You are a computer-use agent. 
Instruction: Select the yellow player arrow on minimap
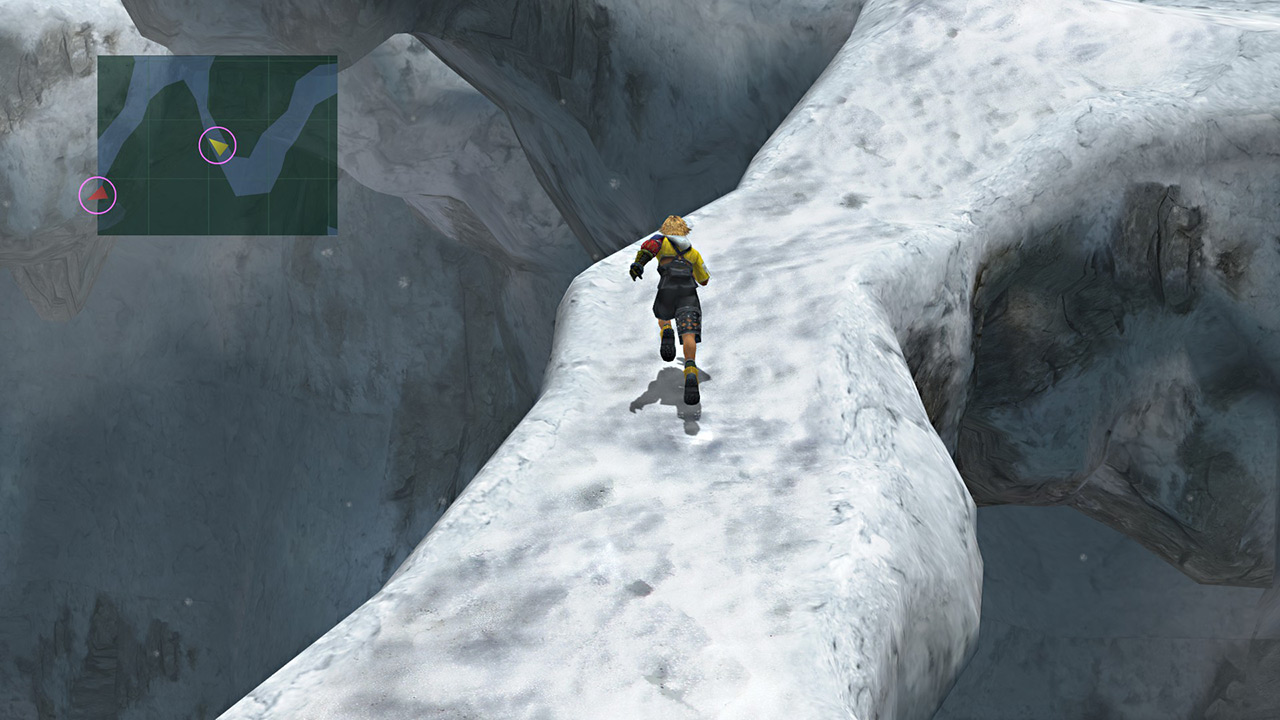coord(218,146)
